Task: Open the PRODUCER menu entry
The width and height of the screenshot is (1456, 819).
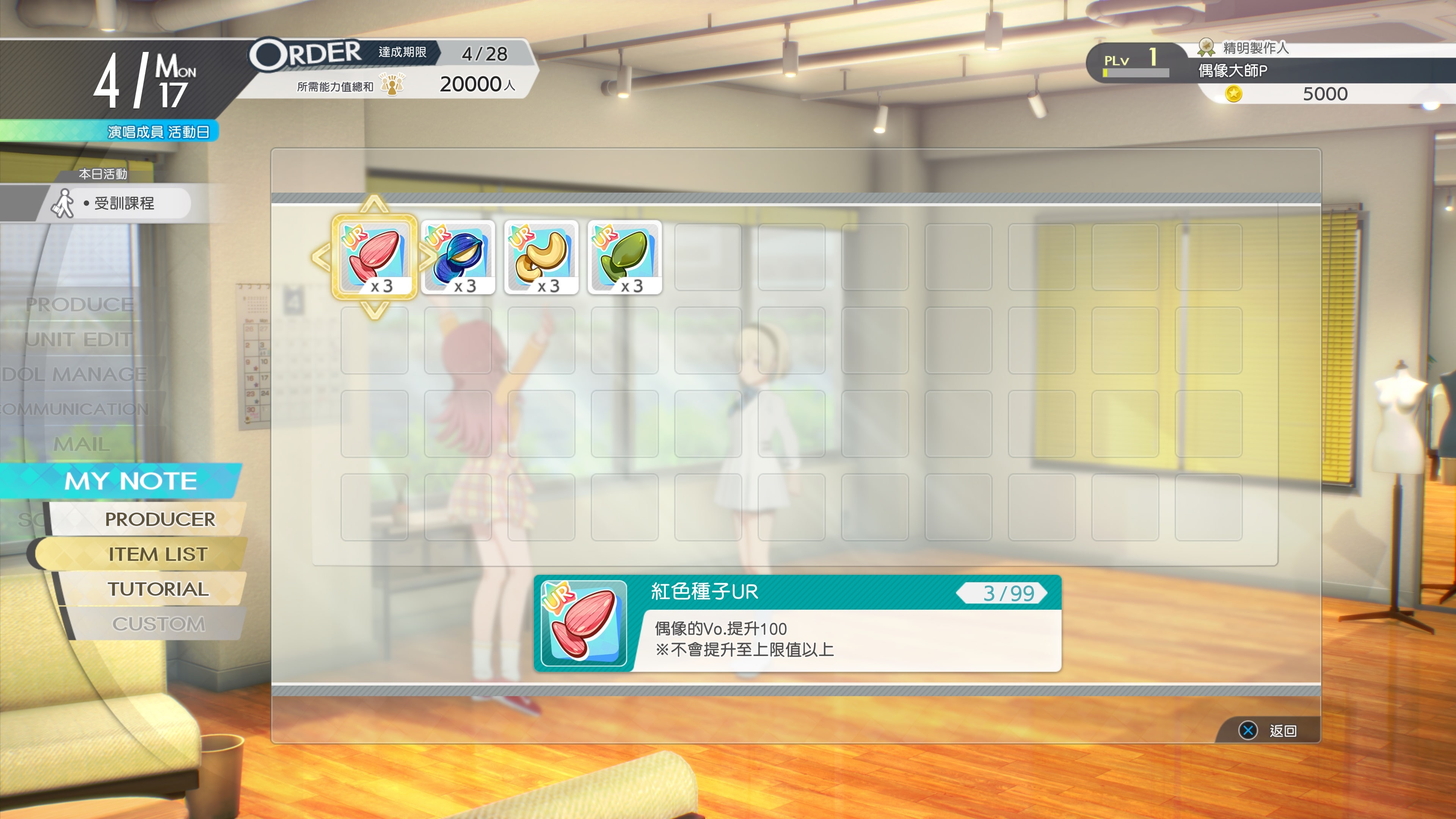Action: click(160, 519)
